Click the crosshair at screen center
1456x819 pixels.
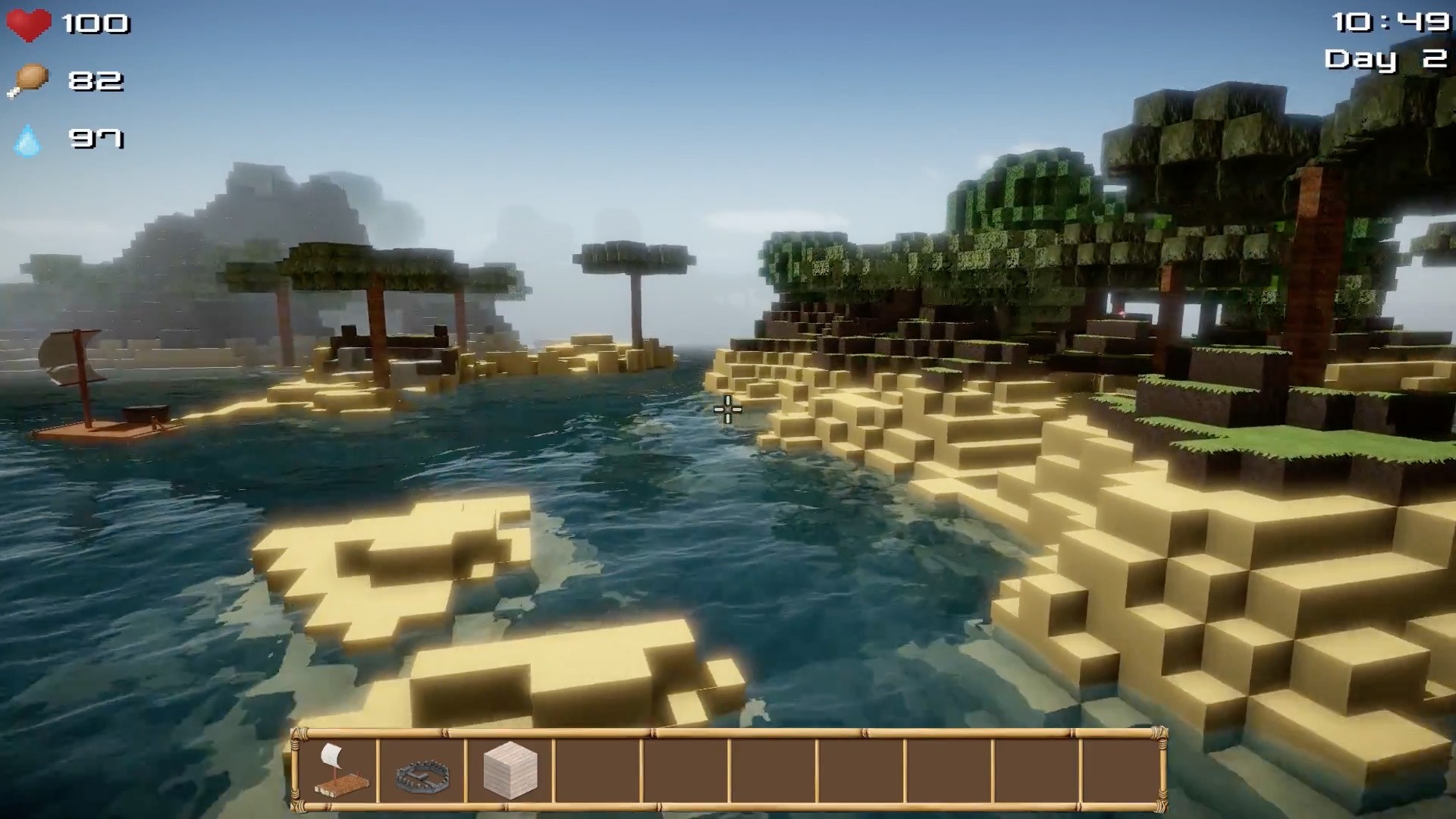click(x=726, y=409)
